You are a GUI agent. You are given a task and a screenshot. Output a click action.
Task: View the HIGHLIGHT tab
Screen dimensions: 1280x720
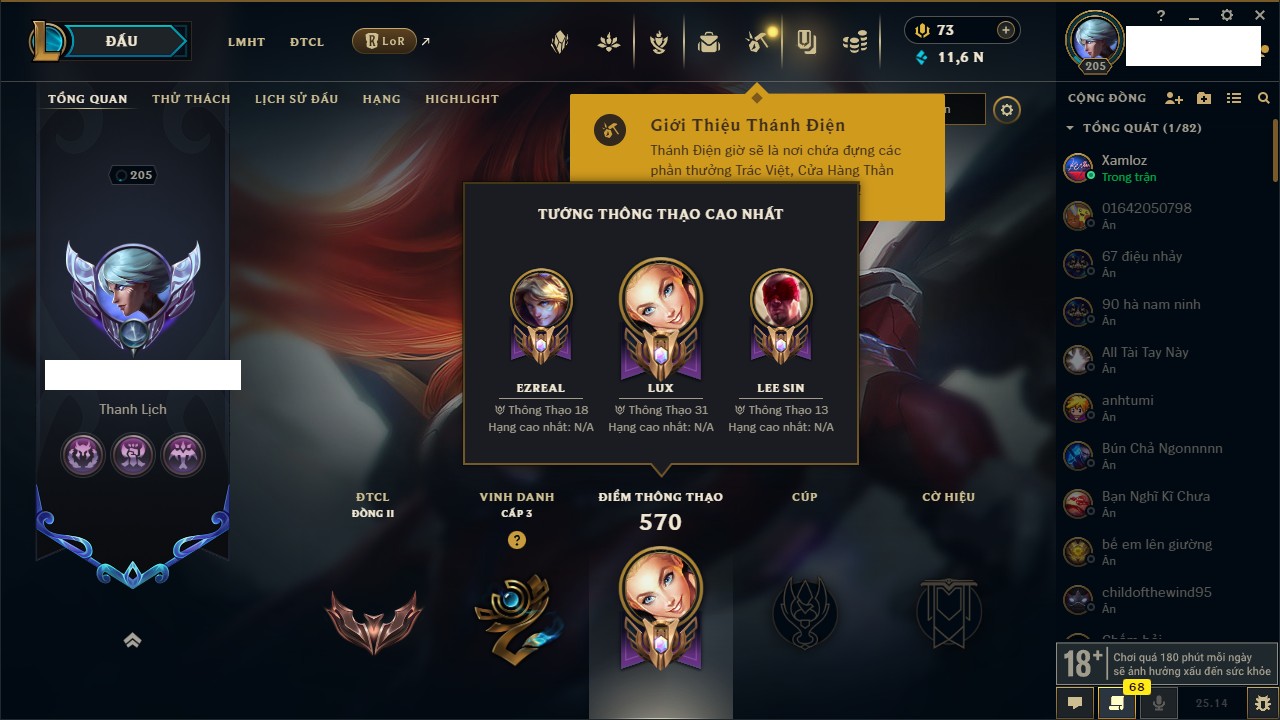tap(461, 99)
